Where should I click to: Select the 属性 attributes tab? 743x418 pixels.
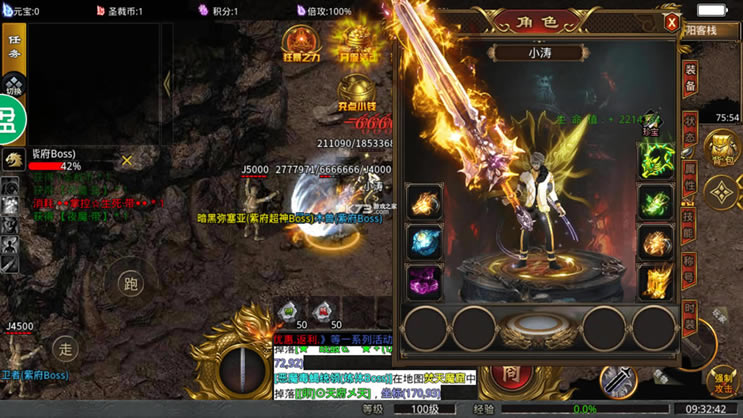point(690,177)
